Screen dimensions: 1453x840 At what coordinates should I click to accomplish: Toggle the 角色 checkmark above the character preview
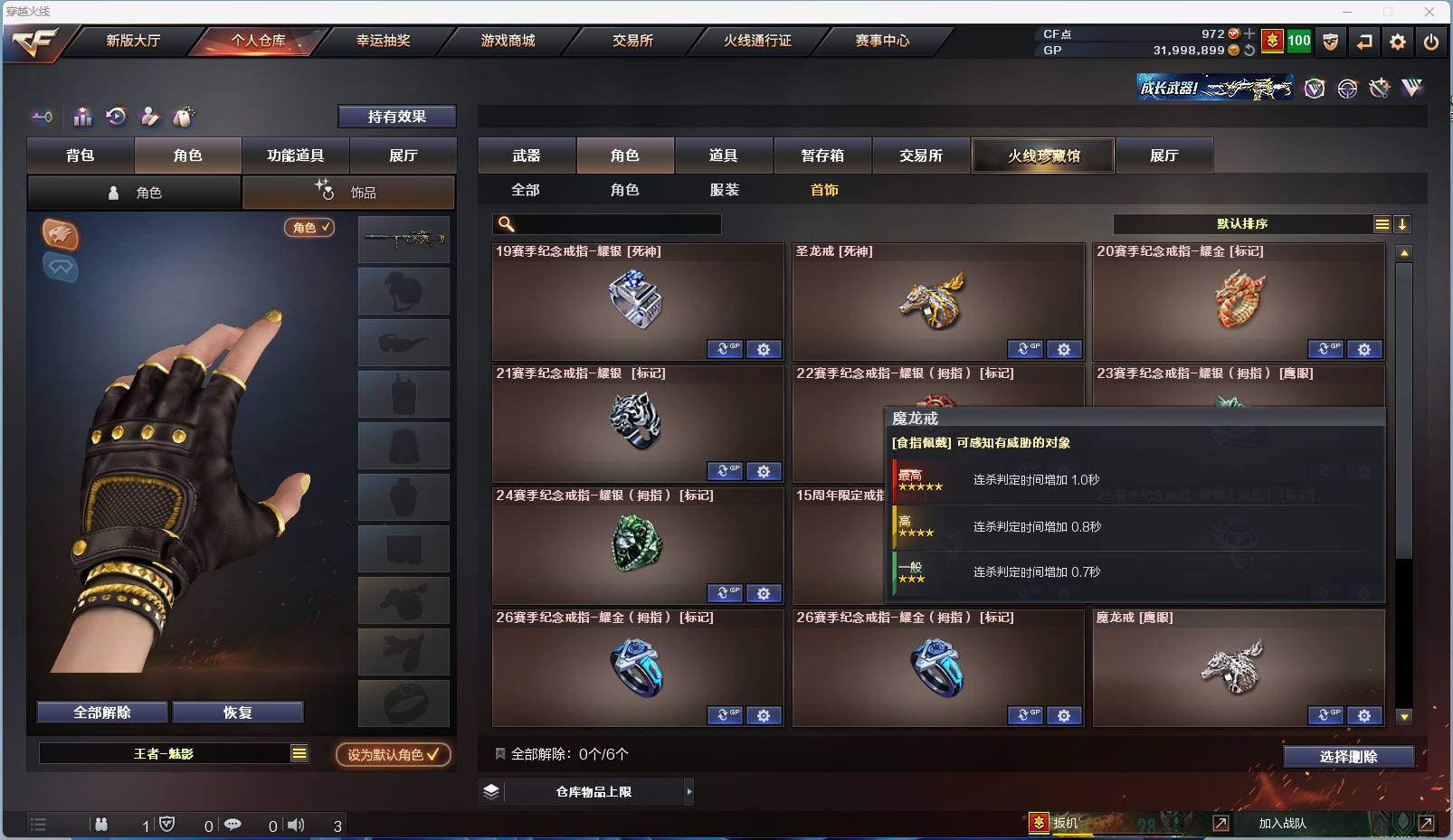tap(309, 228)
